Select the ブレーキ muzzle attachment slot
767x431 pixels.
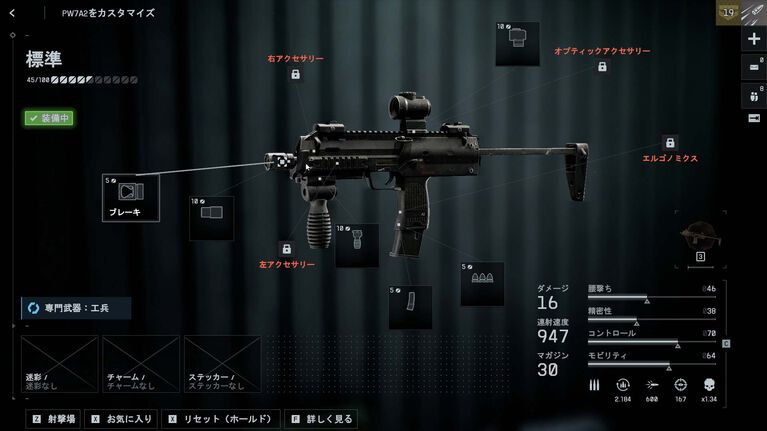131,196
